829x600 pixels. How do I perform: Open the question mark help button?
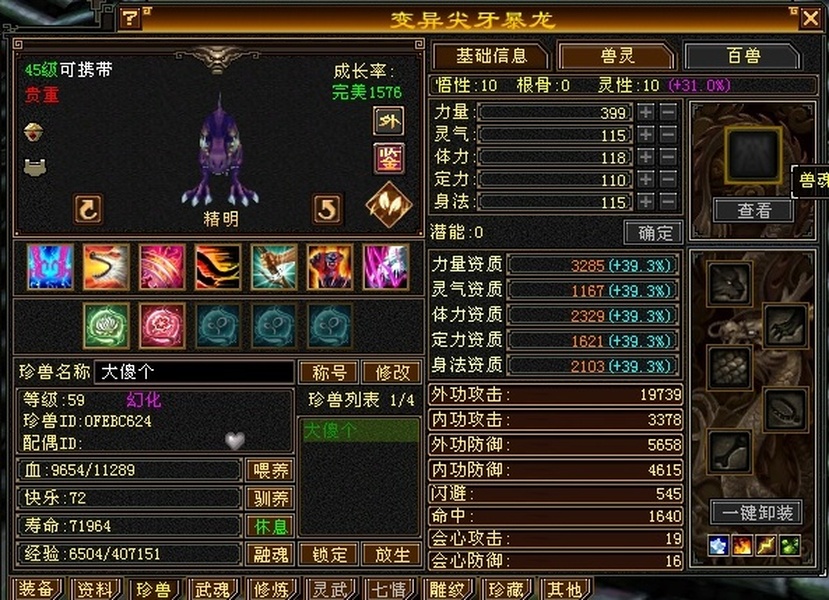pyautogui.click(x=131, y=18)
